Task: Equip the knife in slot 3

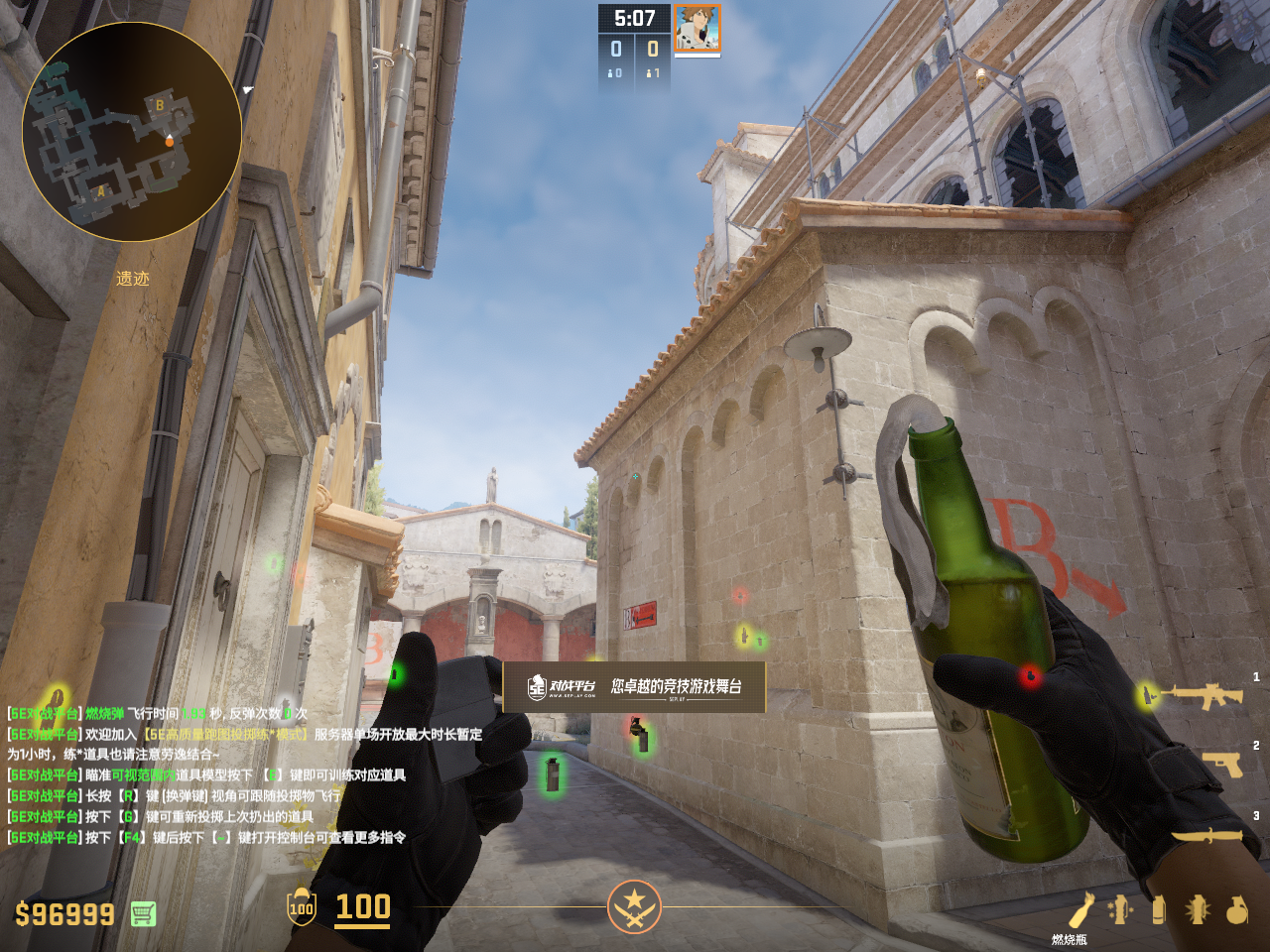Action: pos(1206,835)
